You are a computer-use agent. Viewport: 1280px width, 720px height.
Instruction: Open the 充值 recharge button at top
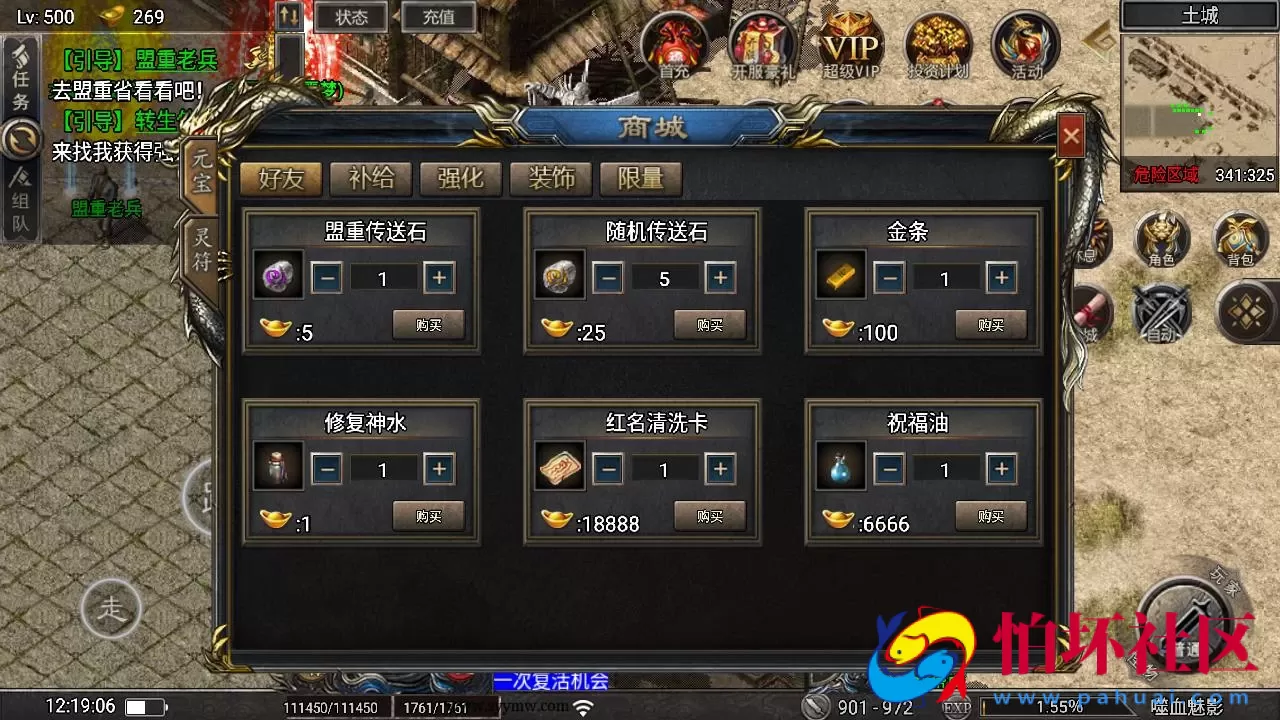click(438, 16)
